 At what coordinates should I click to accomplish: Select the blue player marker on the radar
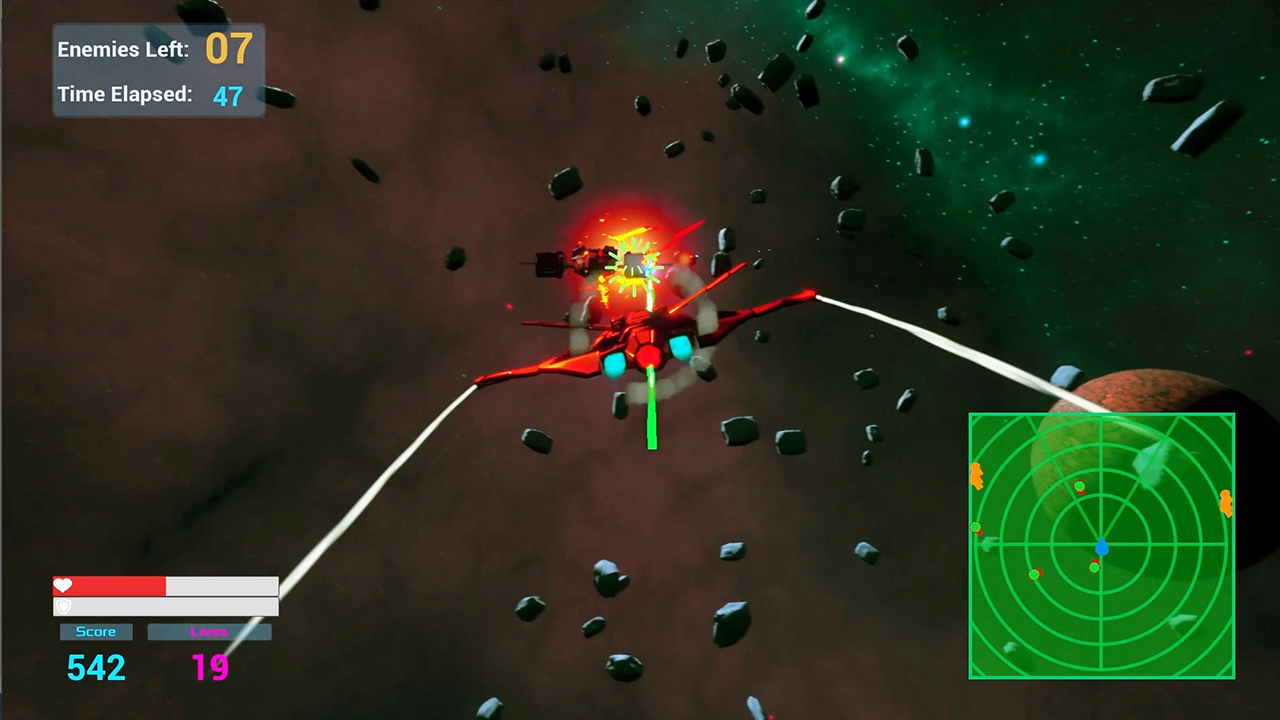coord(1103,546)
